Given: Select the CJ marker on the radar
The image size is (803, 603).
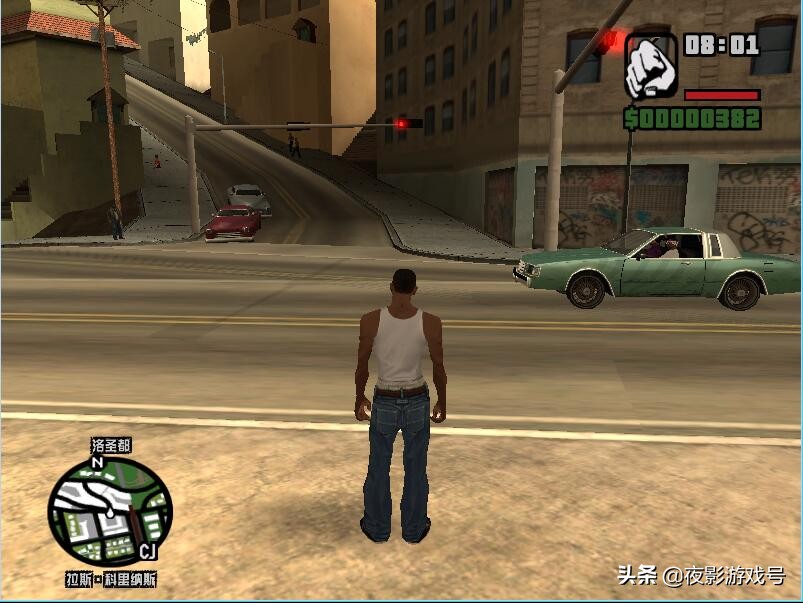Looking at the screenshot, I should (x=147, y=552).
